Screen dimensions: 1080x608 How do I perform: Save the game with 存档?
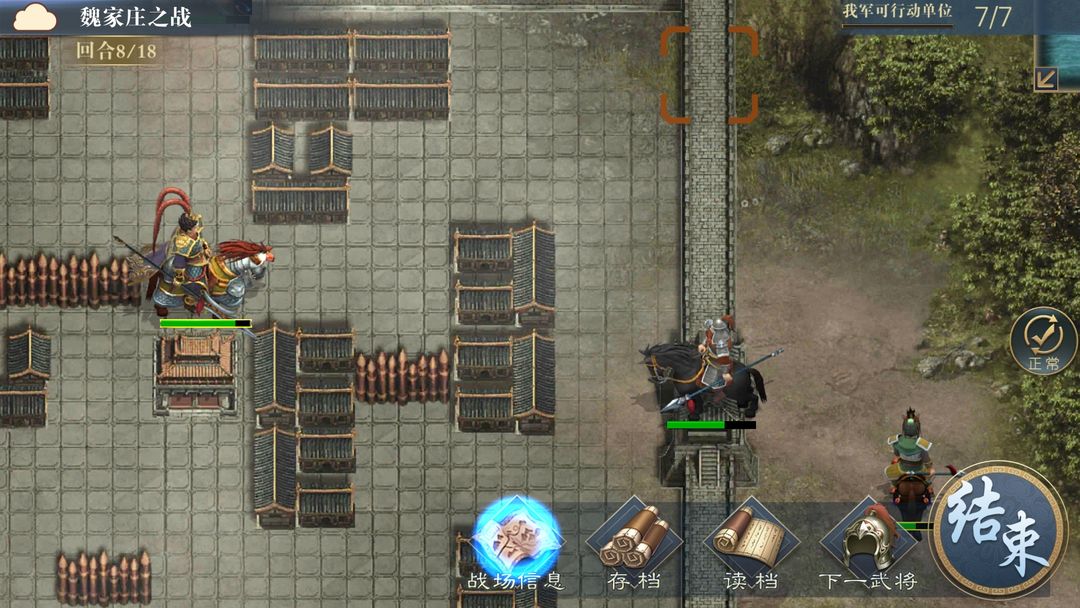[x=633, y=543]
